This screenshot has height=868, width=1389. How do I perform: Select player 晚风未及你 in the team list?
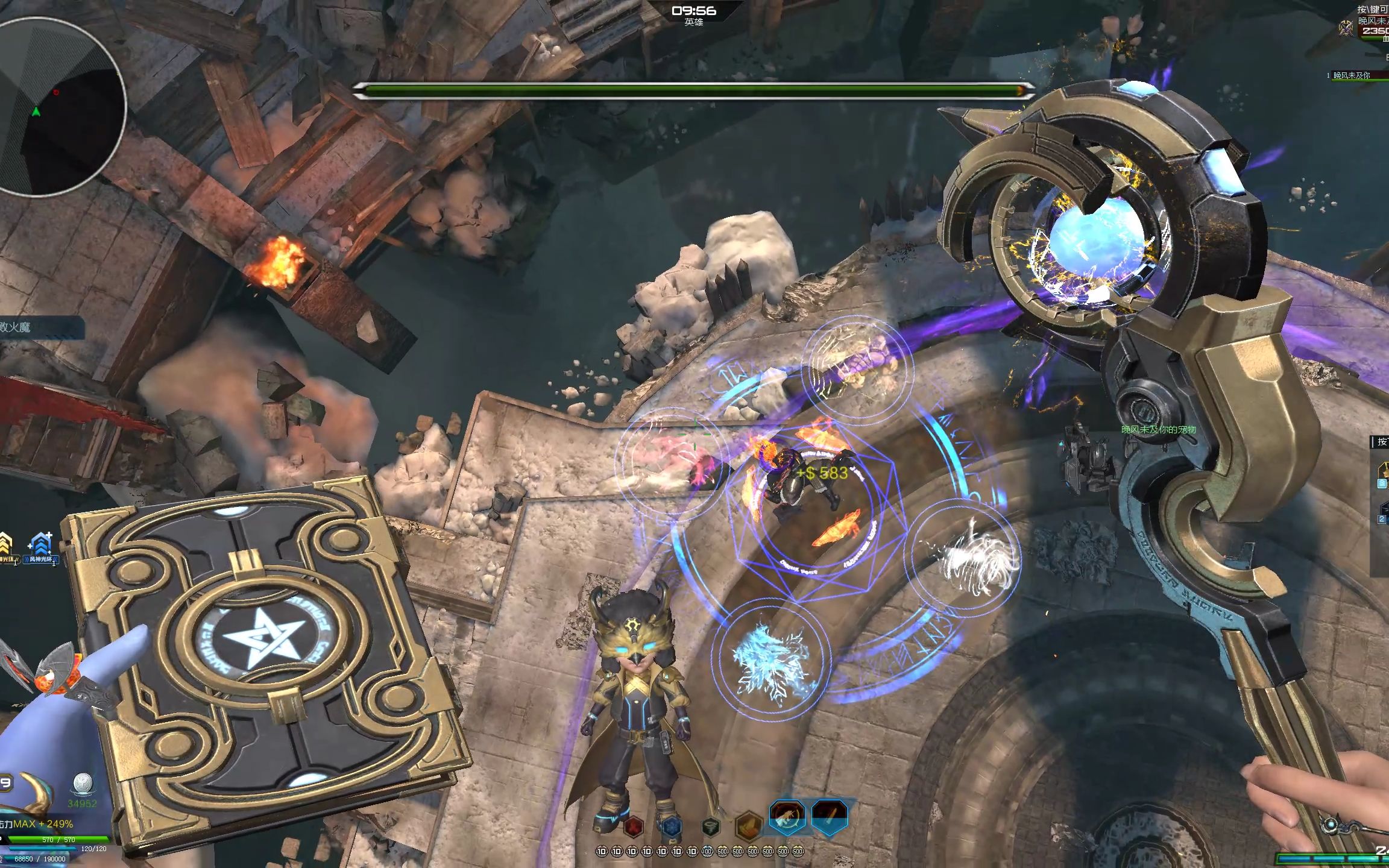coord(1350,75)
